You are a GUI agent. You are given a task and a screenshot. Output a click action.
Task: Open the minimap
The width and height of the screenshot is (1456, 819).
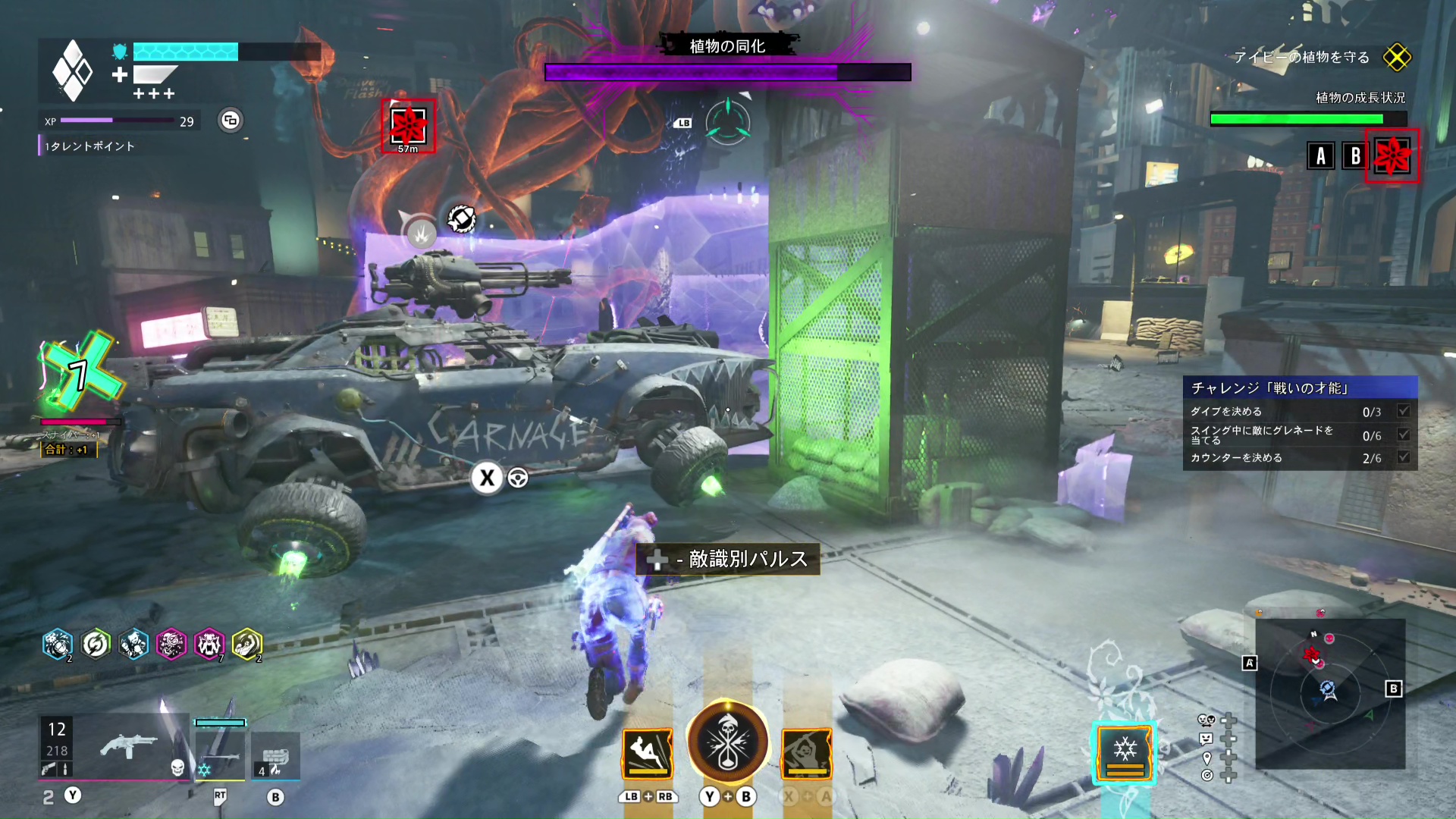pos(1330,693)
